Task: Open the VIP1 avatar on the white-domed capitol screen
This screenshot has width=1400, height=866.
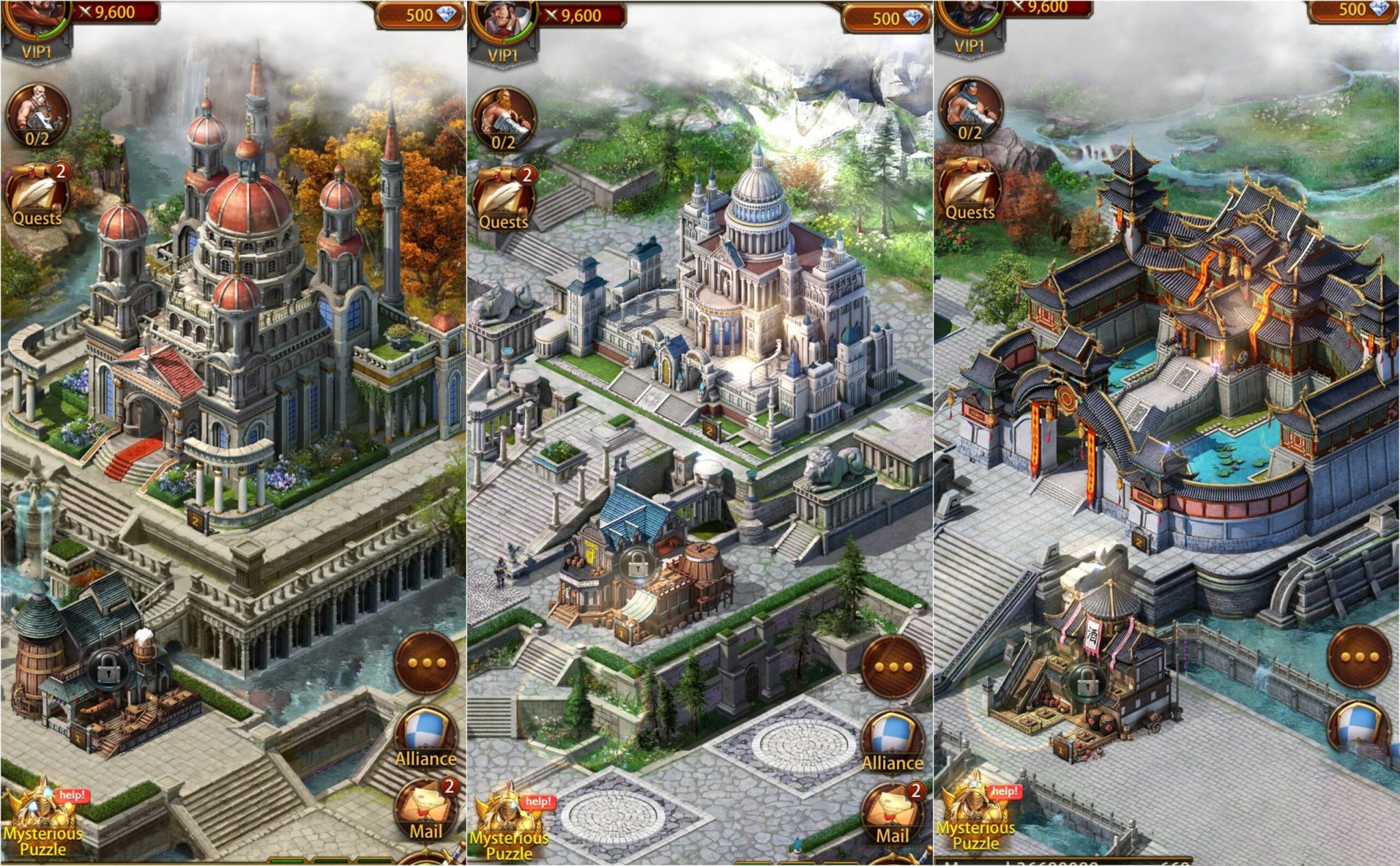Action: coord(503,31)
